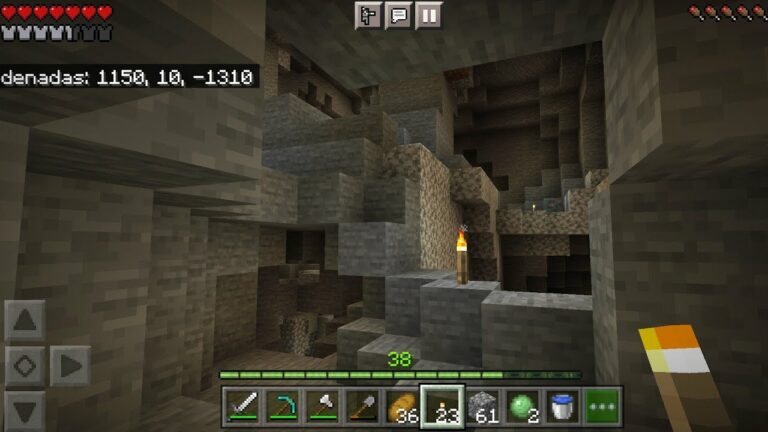Tap the emote figure button
Image resolution: width=768 pixels, height=432 pixels.
coord(369,15)
